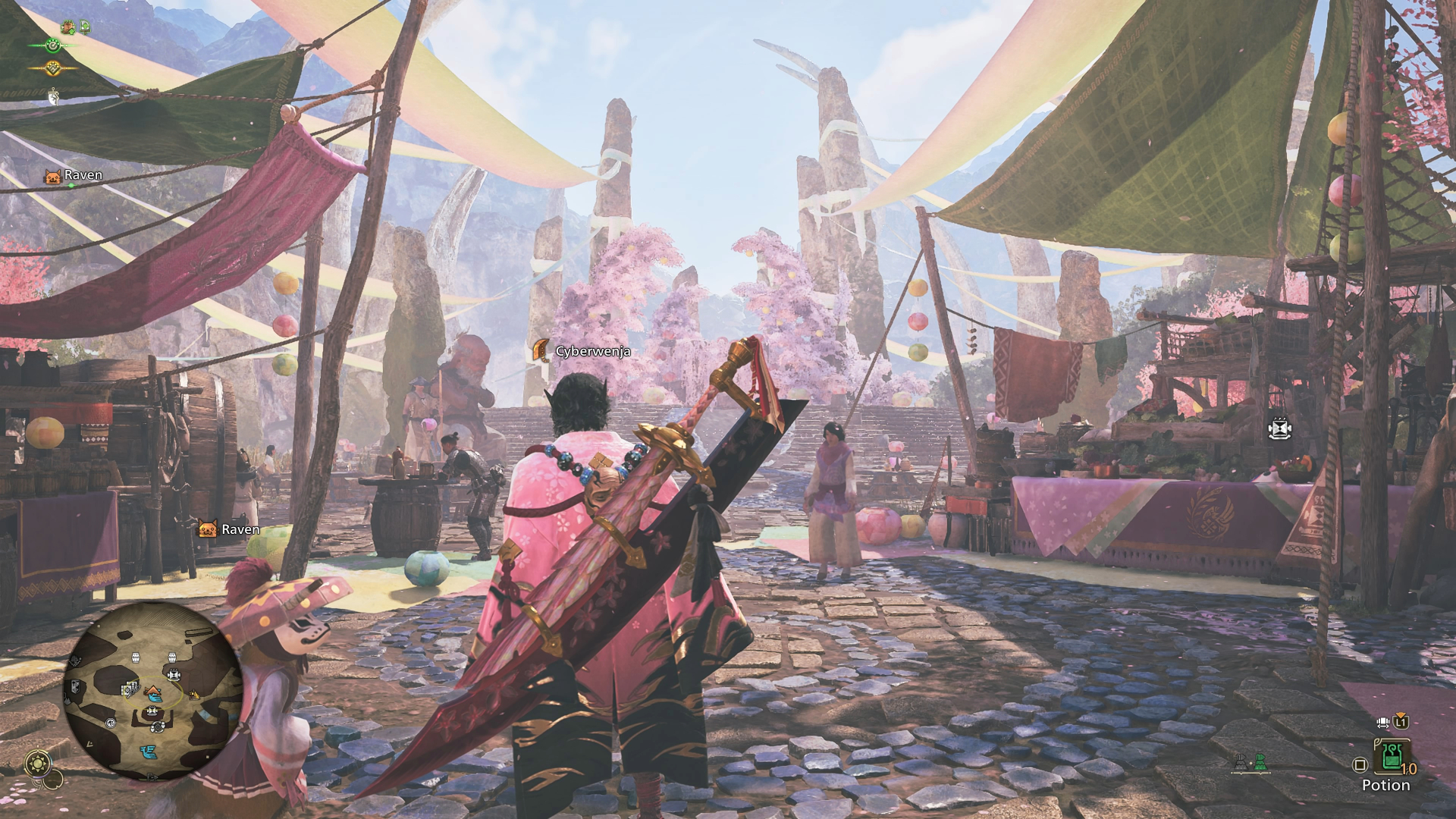Click the green circular emblem icon
This screenshot has height=819, width=1456.
coord(52,45)
